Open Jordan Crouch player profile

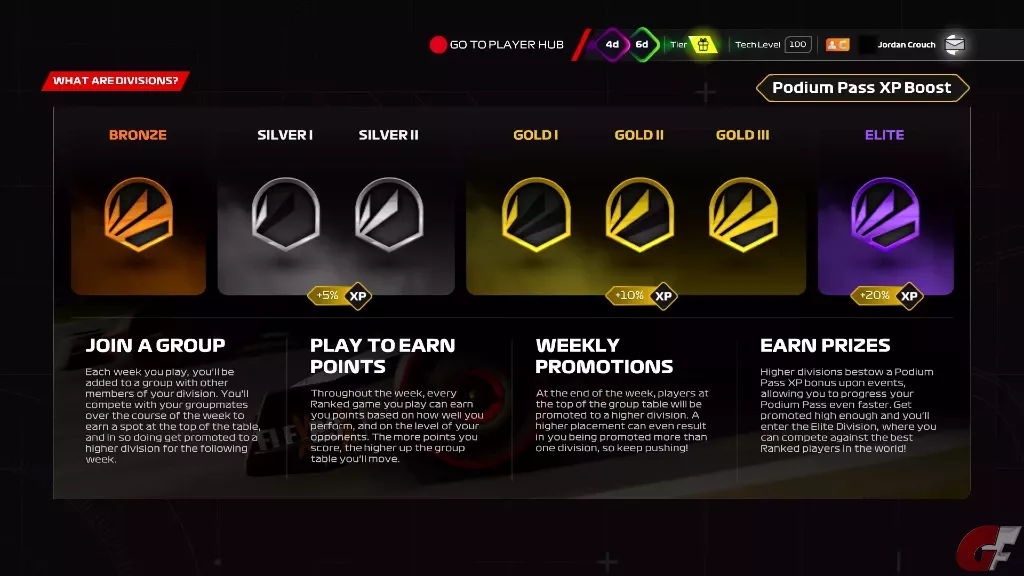pos(906,45)
